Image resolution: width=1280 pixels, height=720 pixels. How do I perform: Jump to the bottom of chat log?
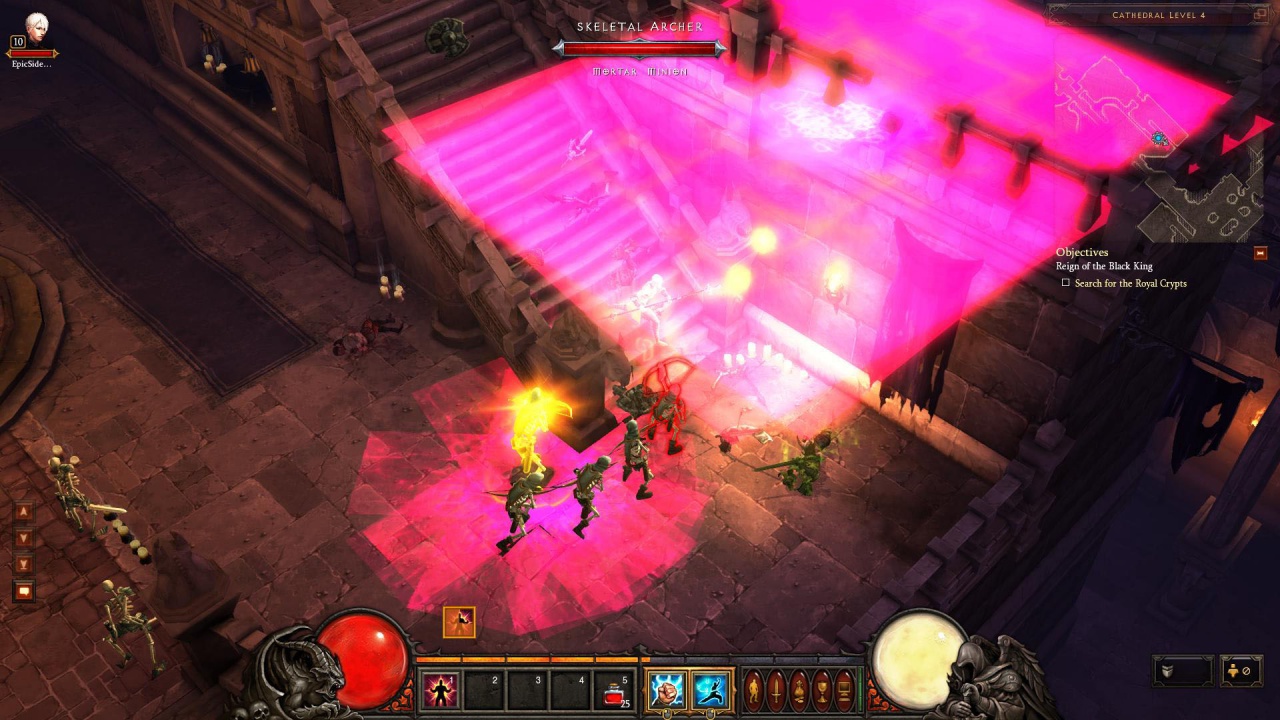(24, 565)
